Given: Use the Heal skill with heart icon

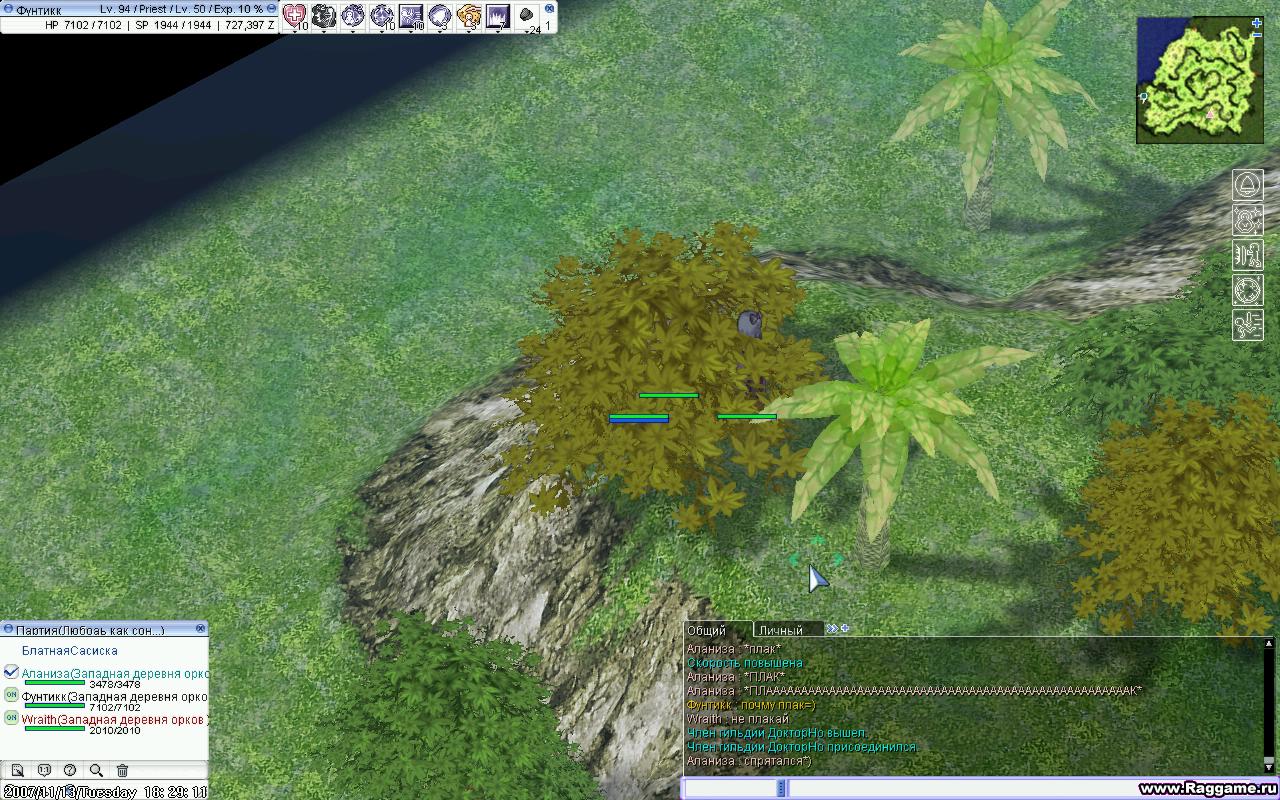Looking at the screenshot, I should point(294,15).
